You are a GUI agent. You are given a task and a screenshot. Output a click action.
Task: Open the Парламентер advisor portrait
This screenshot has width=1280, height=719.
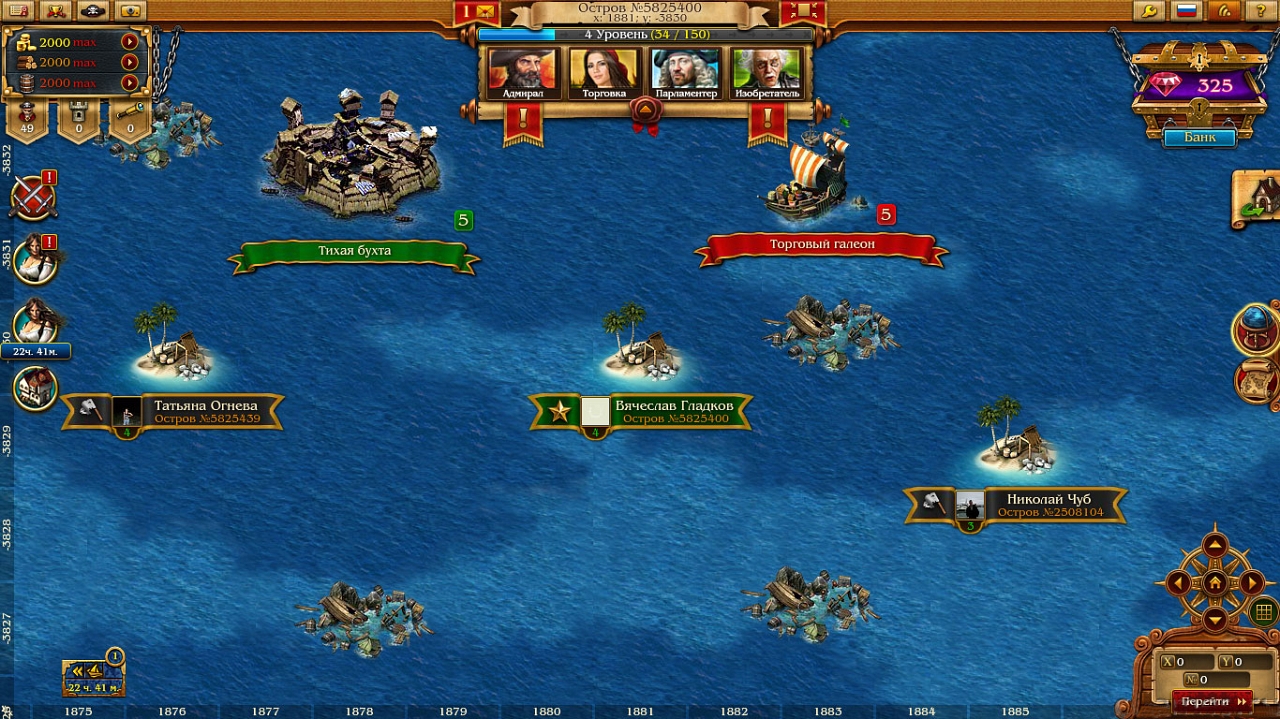click(x=685, y=72)
